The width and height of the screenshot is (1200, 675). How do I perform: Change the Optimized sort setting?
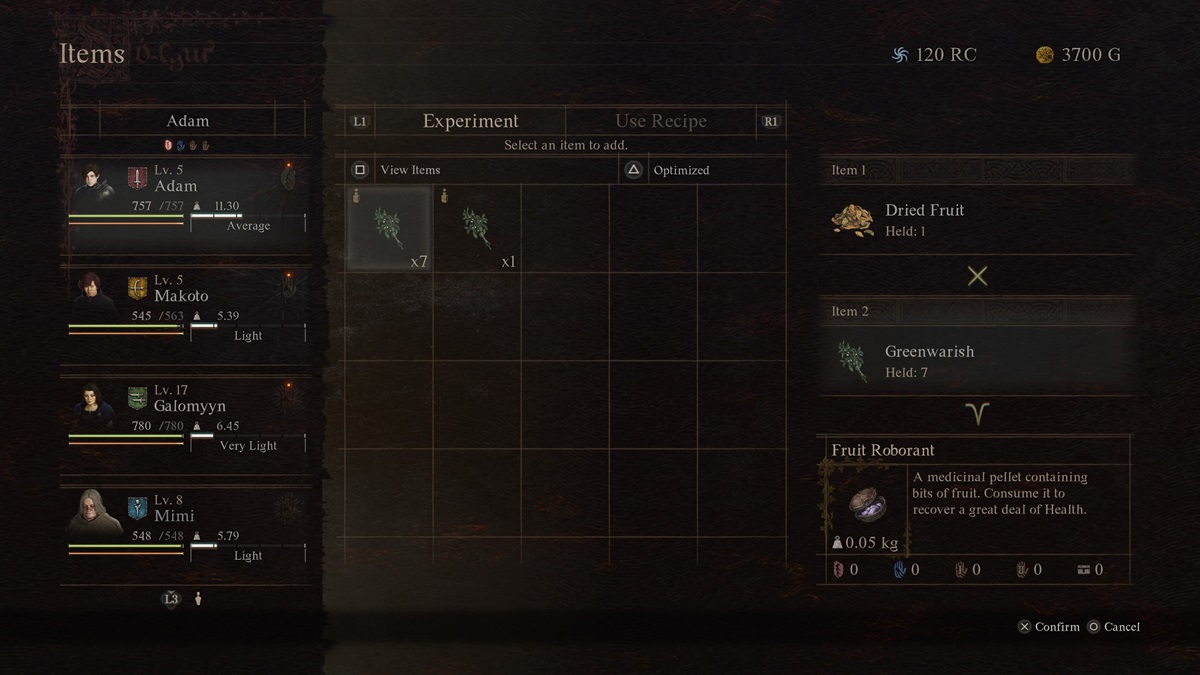pyautogui.click(x=681, y=170)
